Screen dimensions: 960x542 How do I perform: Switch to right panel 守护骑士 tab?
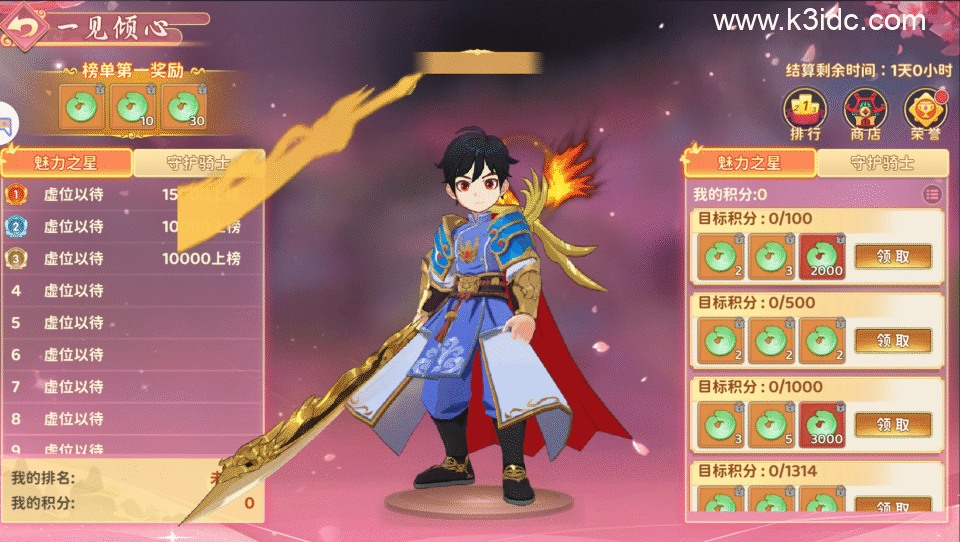881,162
